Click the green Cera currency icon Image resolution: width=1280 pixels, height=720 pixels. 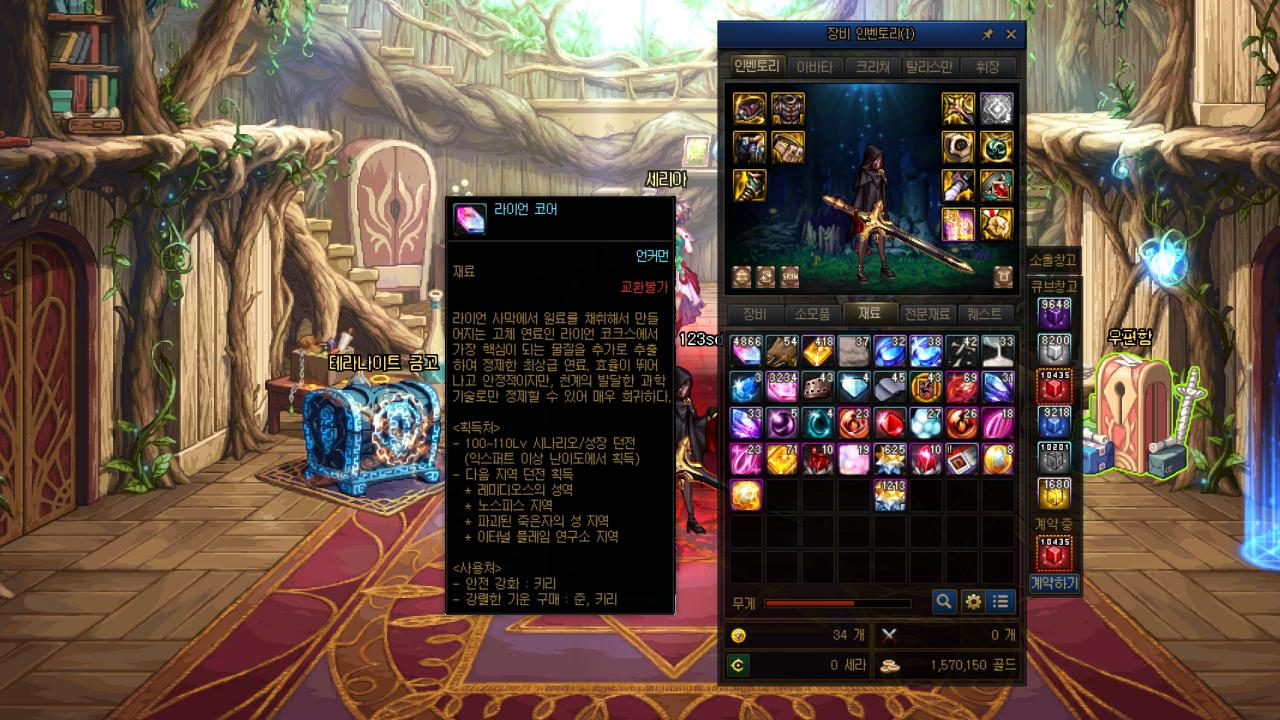(738, 667)
